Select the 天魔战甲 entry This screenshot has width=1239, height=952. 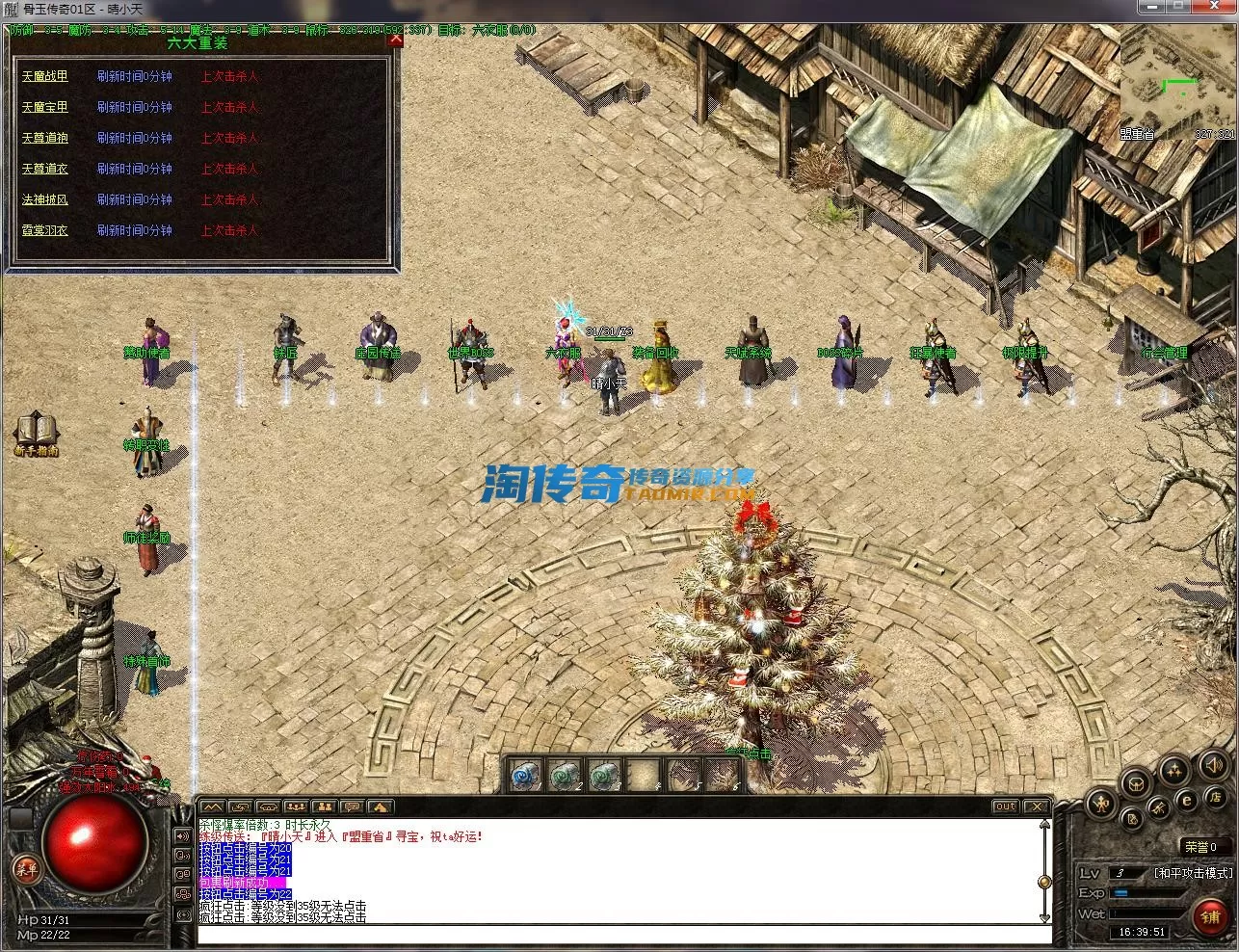tap(45, 76)
